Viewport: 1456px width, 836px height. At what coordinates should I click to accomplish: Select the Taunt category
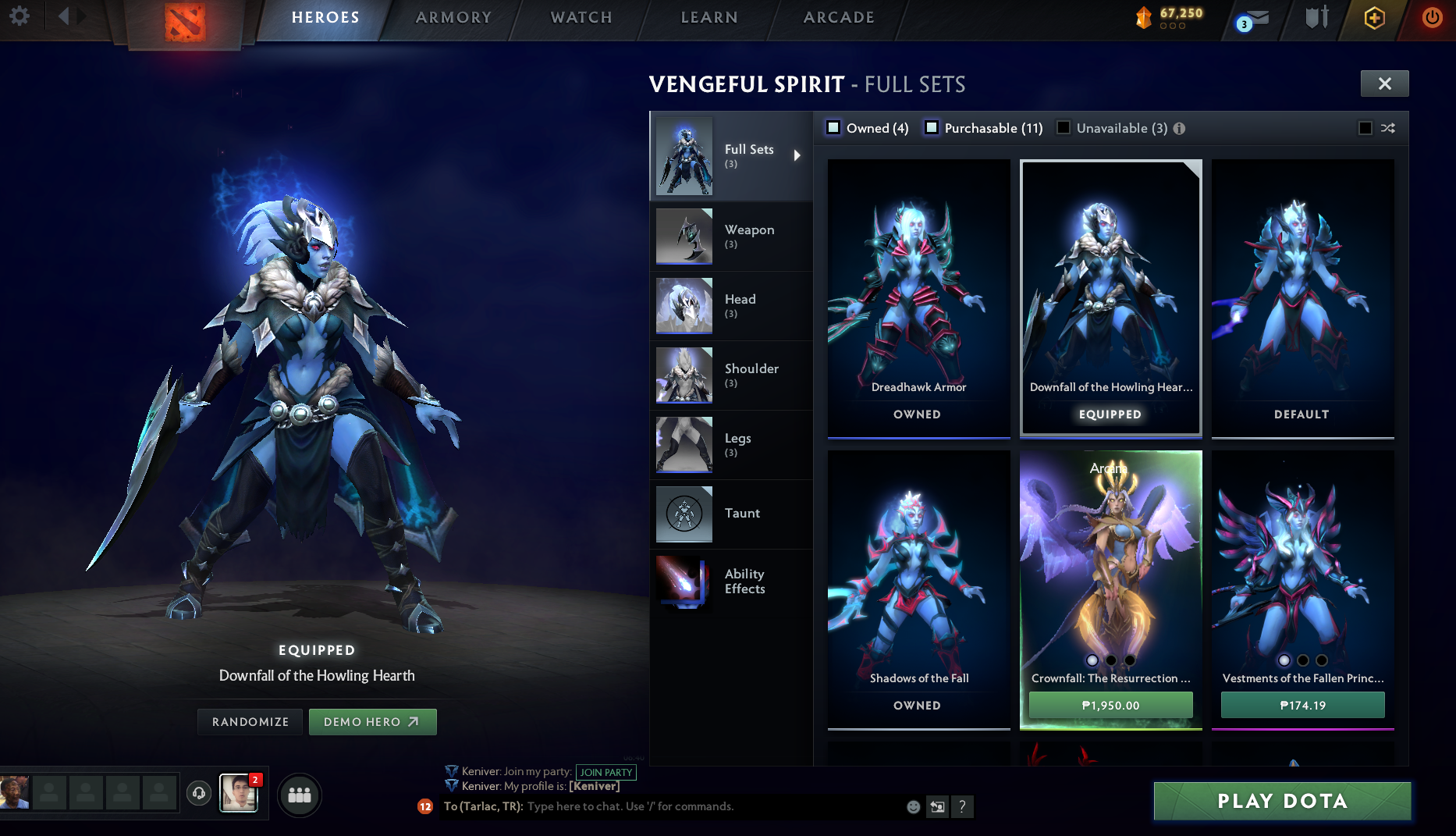pyautogui.click(x=742, y=514)
